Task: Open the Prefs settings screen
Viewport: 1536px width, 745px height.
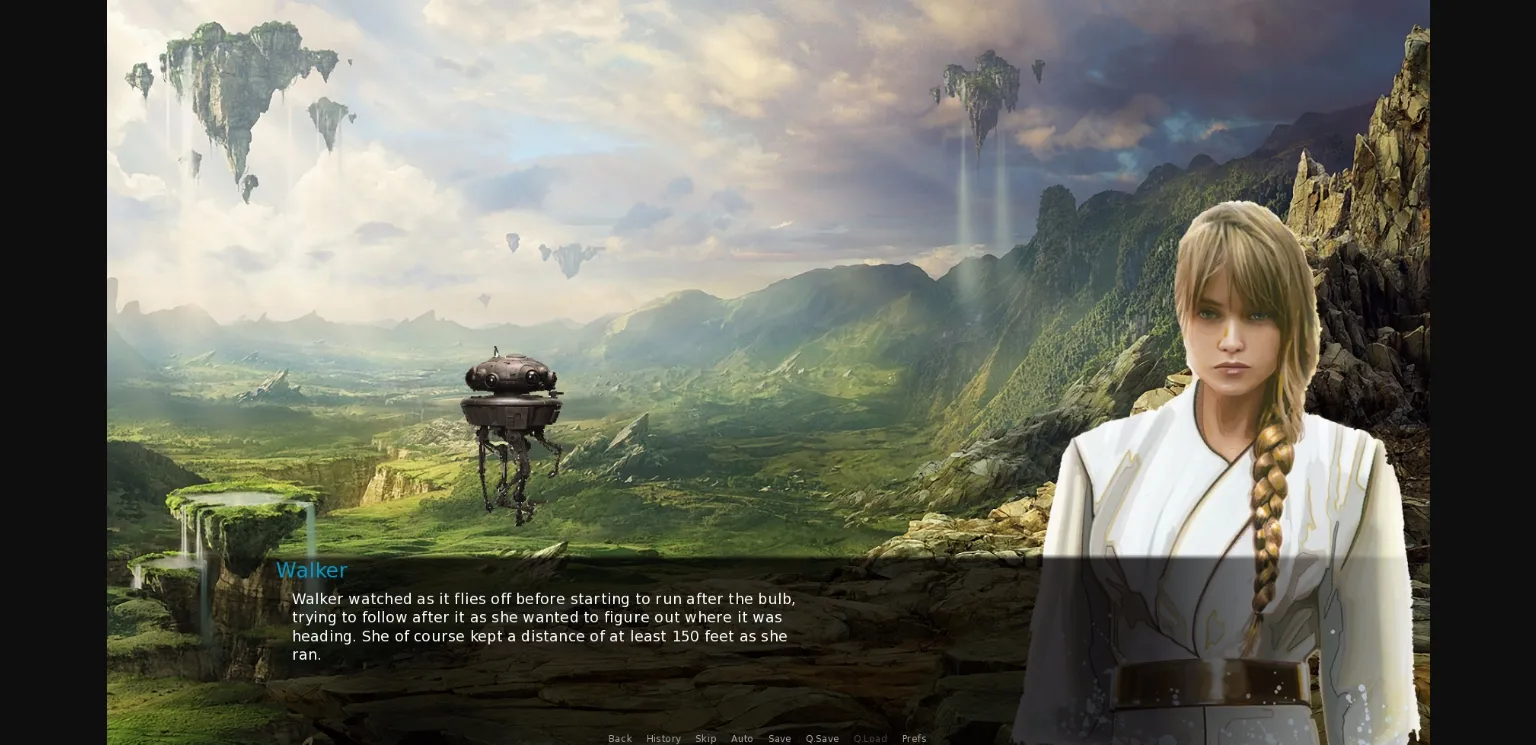Action: coord(914,738)
